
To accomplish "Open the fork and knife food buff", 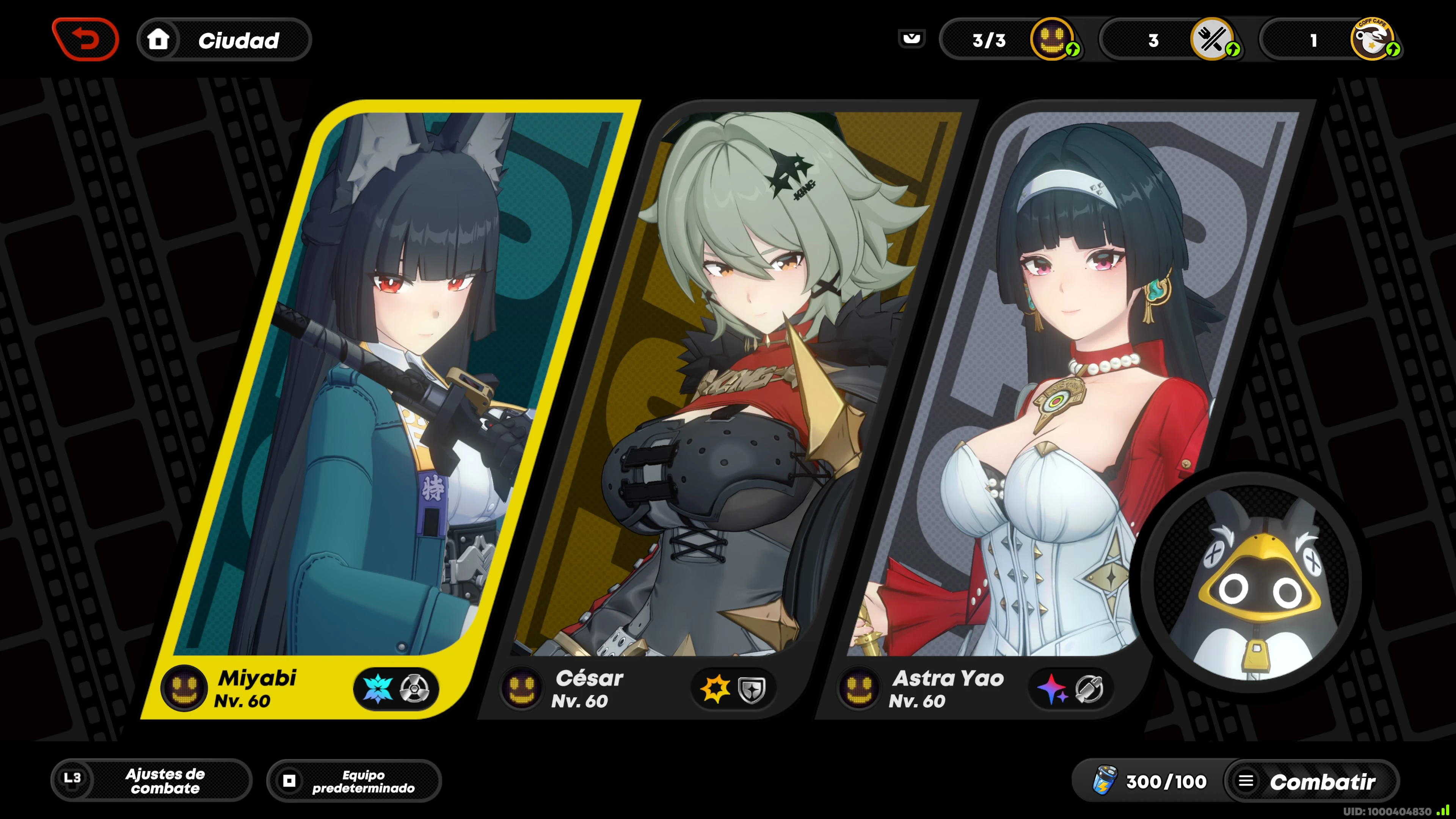I will pyautogui.click(x=1212, y=39).
